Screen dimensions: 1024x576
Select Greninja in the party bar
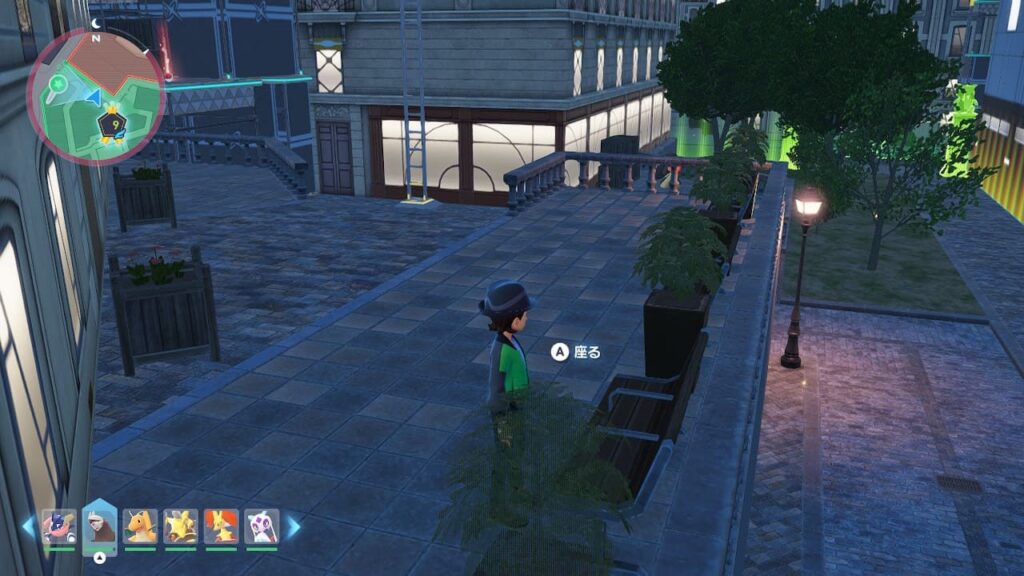click(59, 526)
